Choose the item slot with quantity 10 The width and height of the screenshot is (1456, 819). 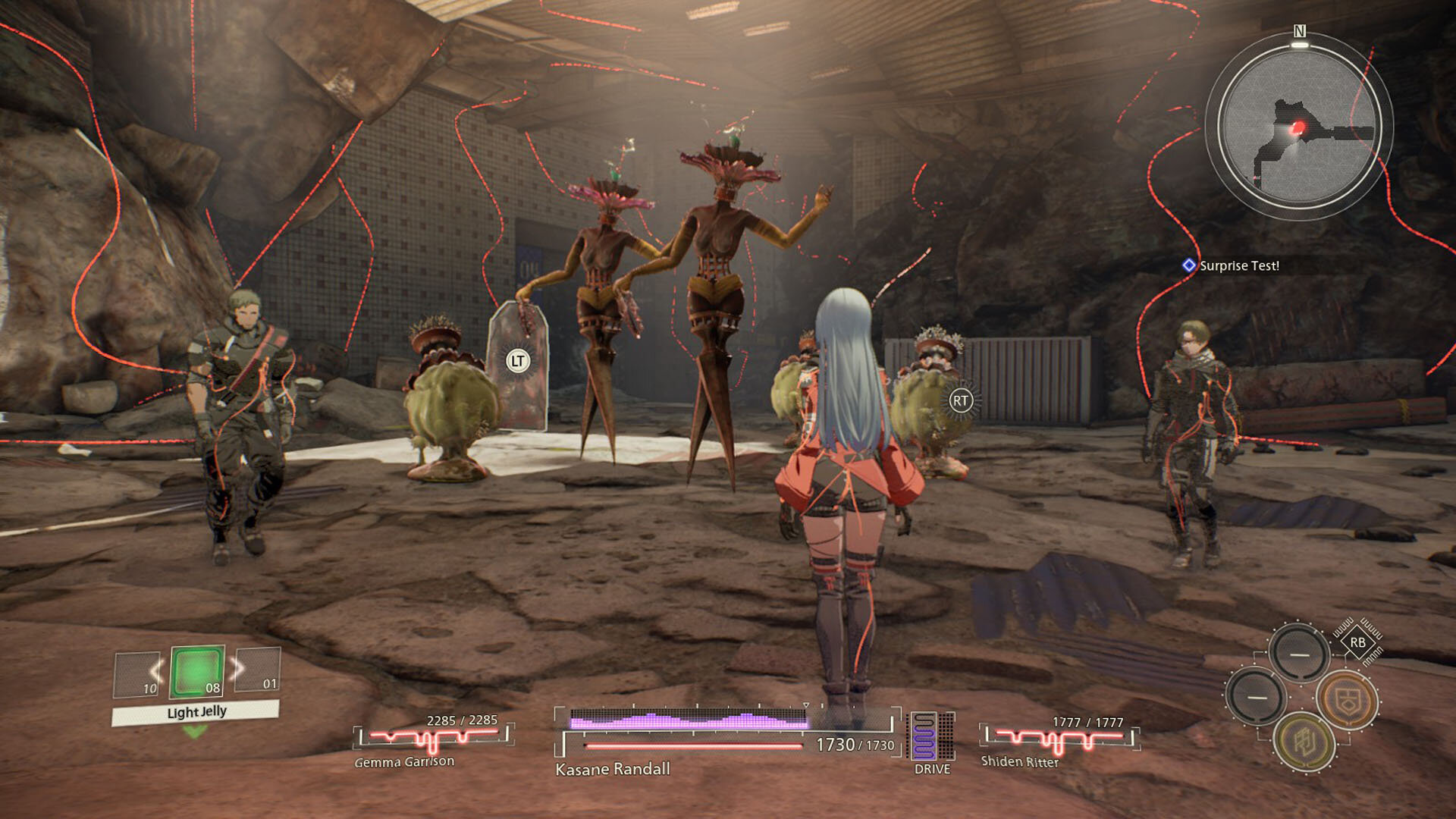point(137,674)
